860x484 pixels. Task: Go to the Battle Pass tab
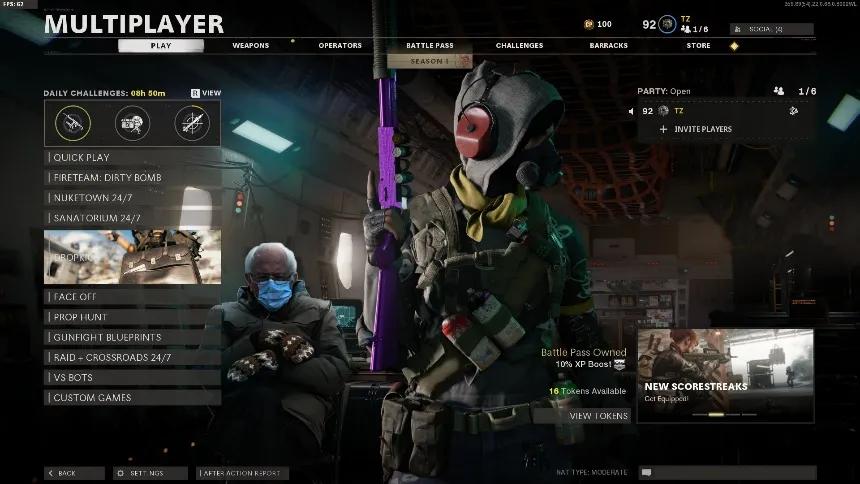click(430, 45)
